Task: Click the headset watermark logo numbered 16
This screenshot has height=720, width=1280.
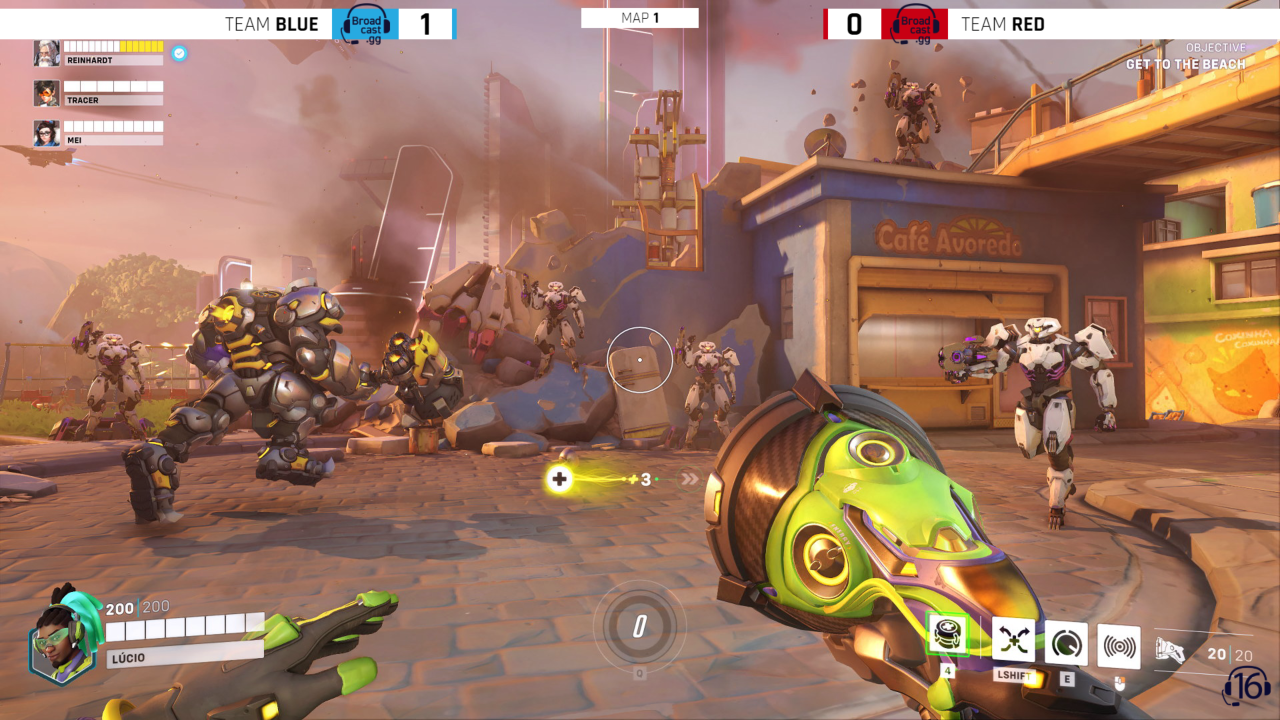Action: 1246,686
